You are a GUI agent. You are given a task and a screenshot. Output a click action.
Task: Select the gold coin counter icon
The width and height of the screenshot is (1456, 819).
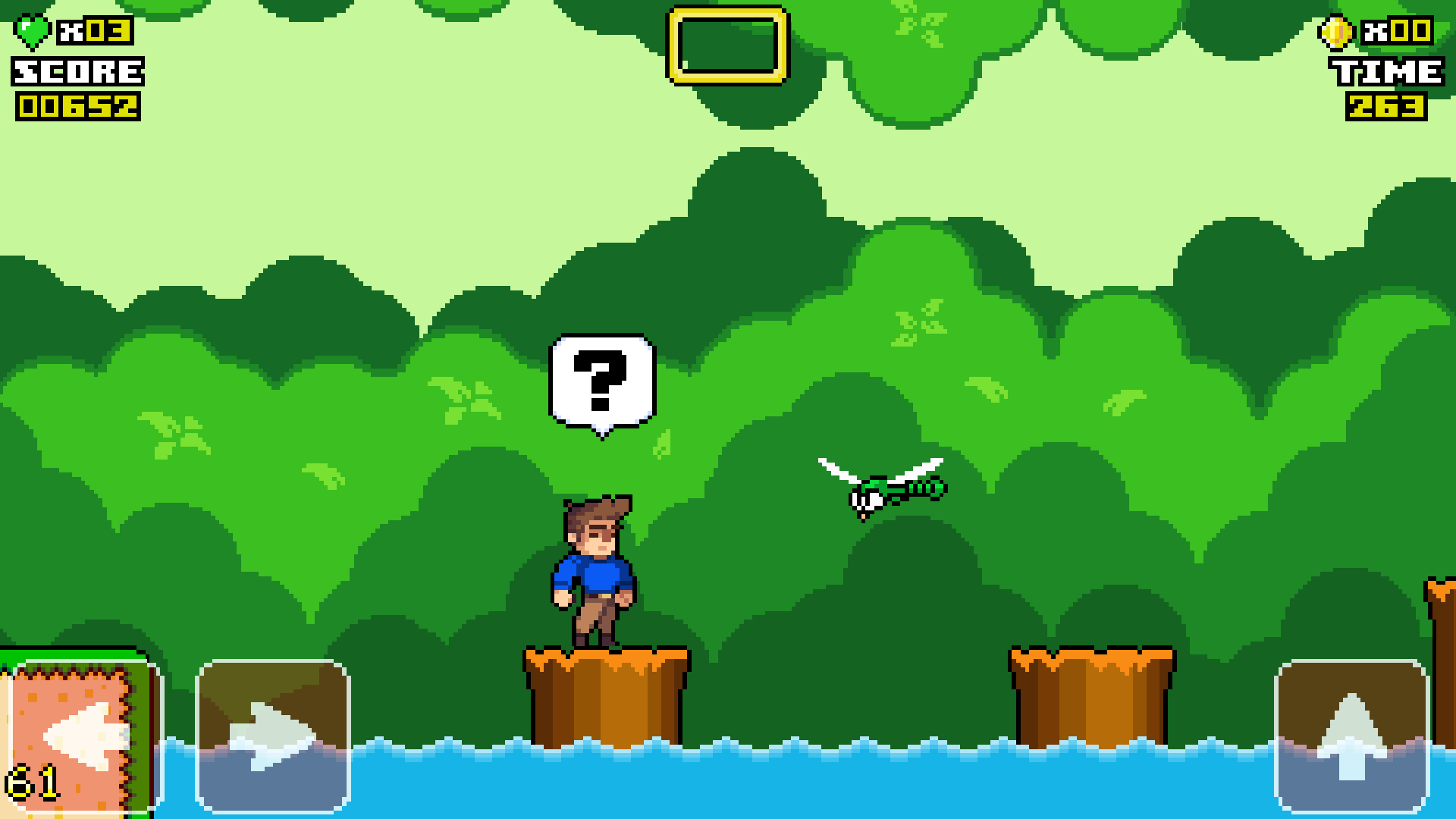pos(1337,32)
